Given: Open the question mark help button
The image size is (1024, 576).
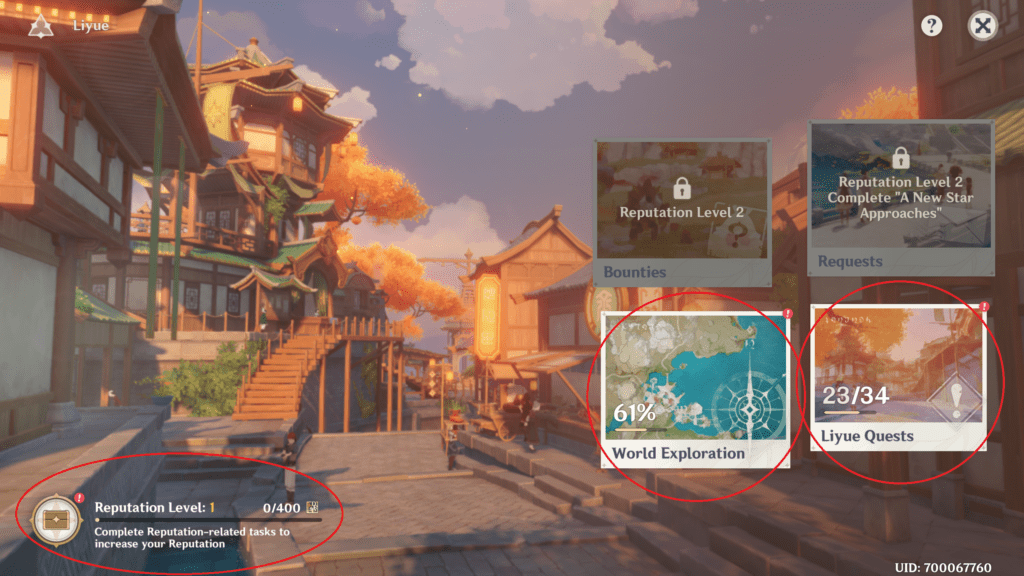Looking at the screenshot, I should [932, 26].
